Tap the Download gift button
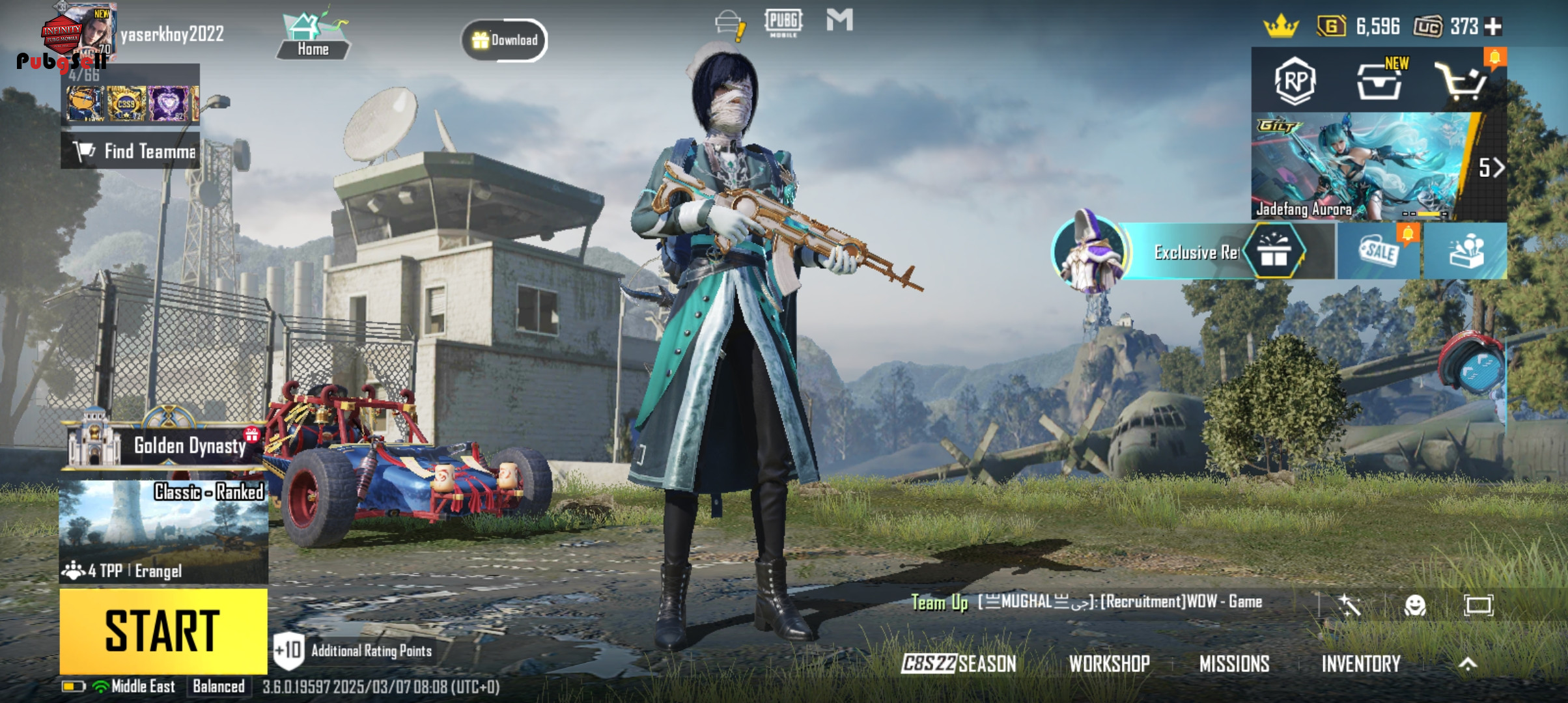 point(505,40)
